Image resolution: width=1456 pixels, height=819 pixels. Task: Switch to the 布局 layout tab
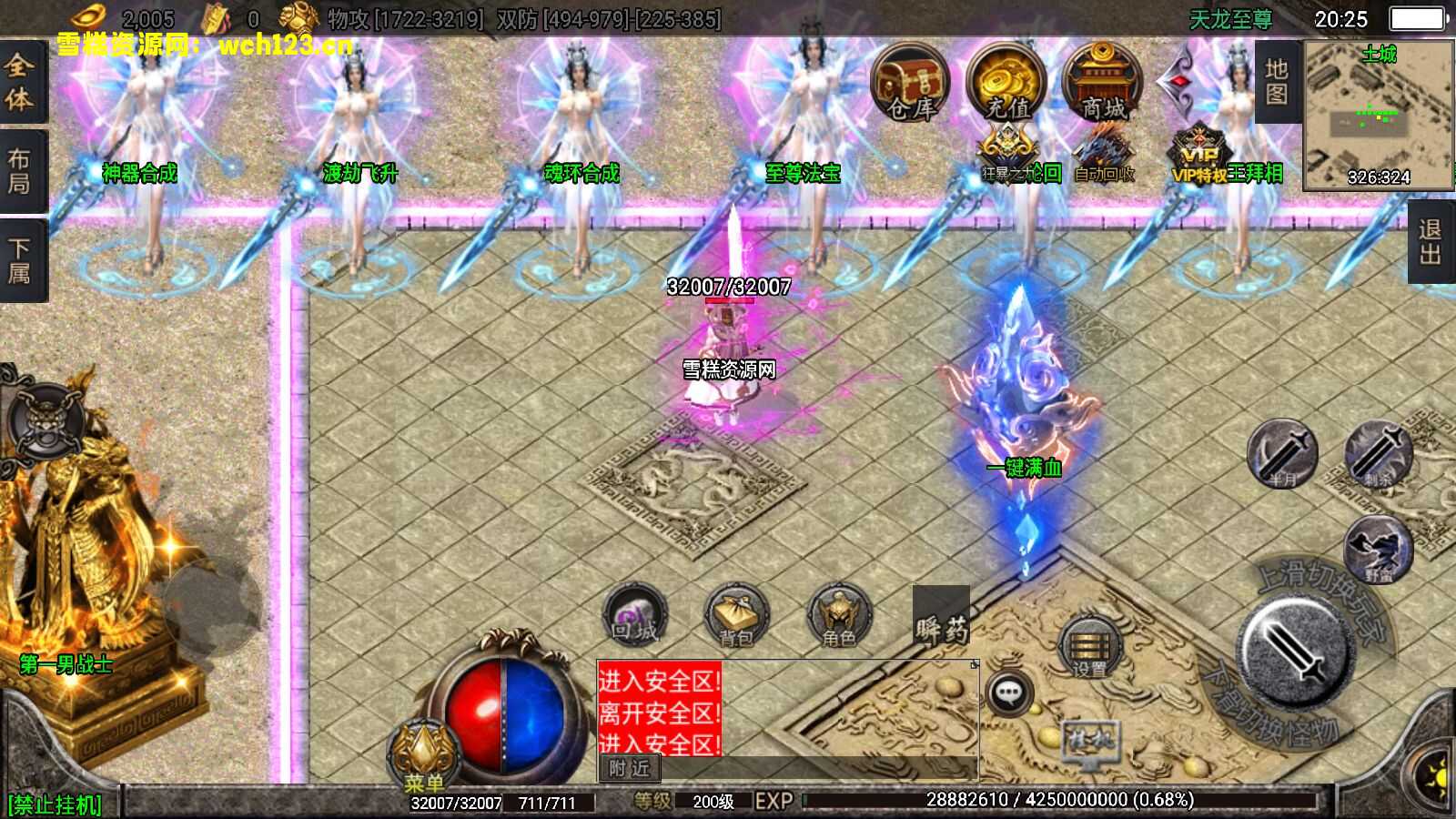20,171
